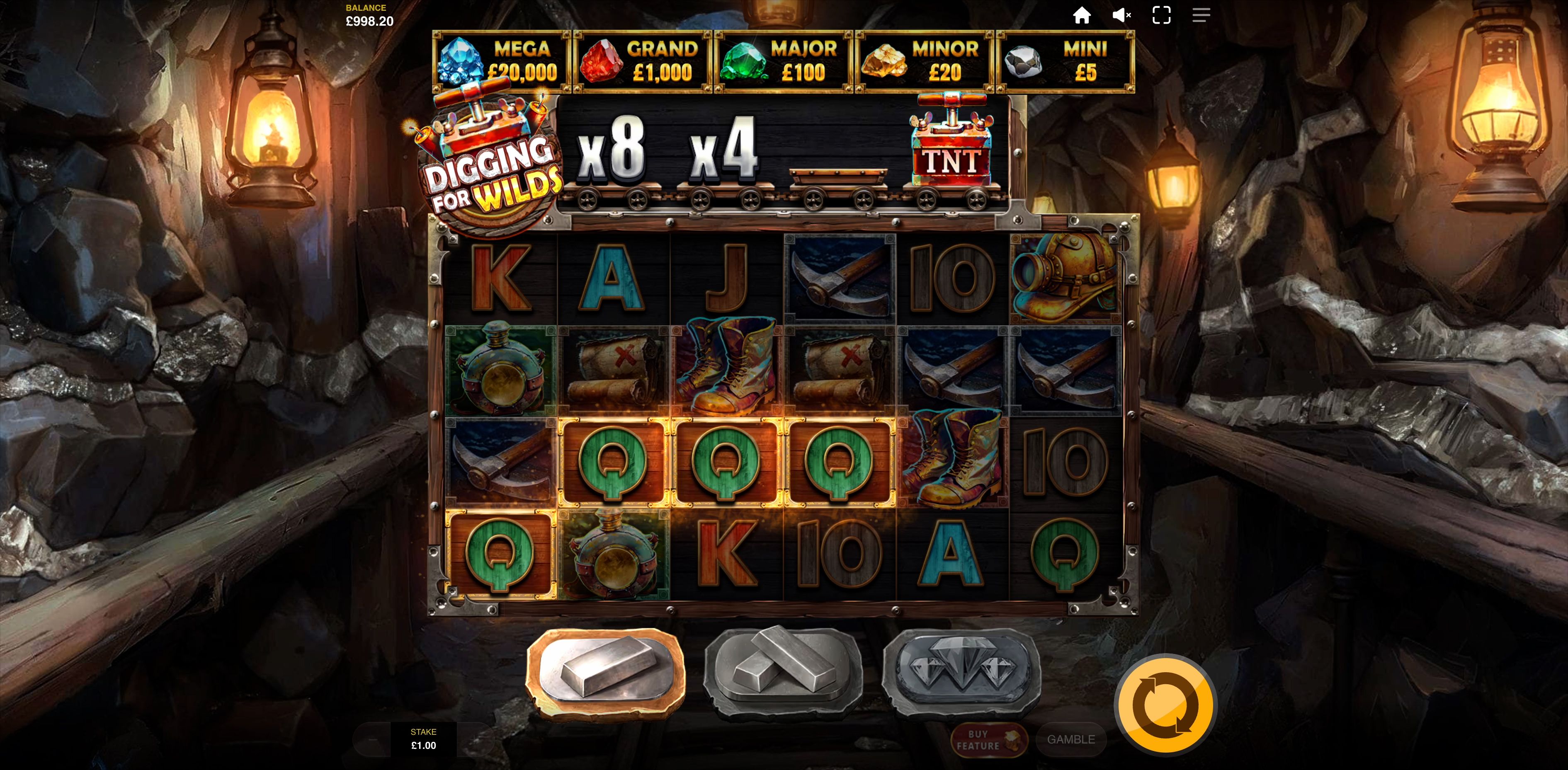1568x770 pixels.
Task: Unmute the game sound via speaker icon
Action: tap(1122, 15)
